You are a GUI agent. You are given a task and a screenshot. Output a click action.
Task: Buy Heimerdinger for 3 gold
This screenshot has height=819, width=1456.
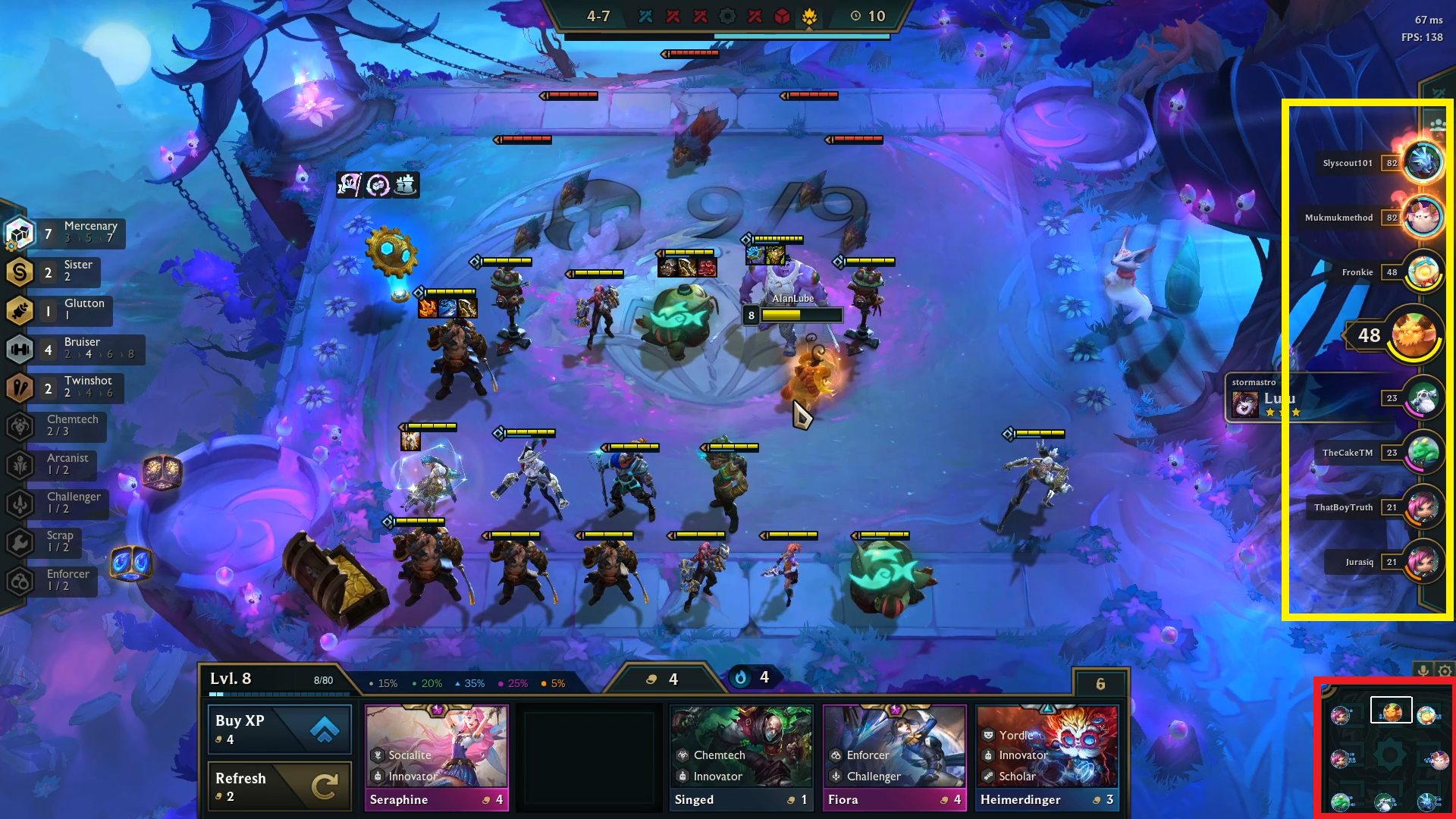[1047, 758]
